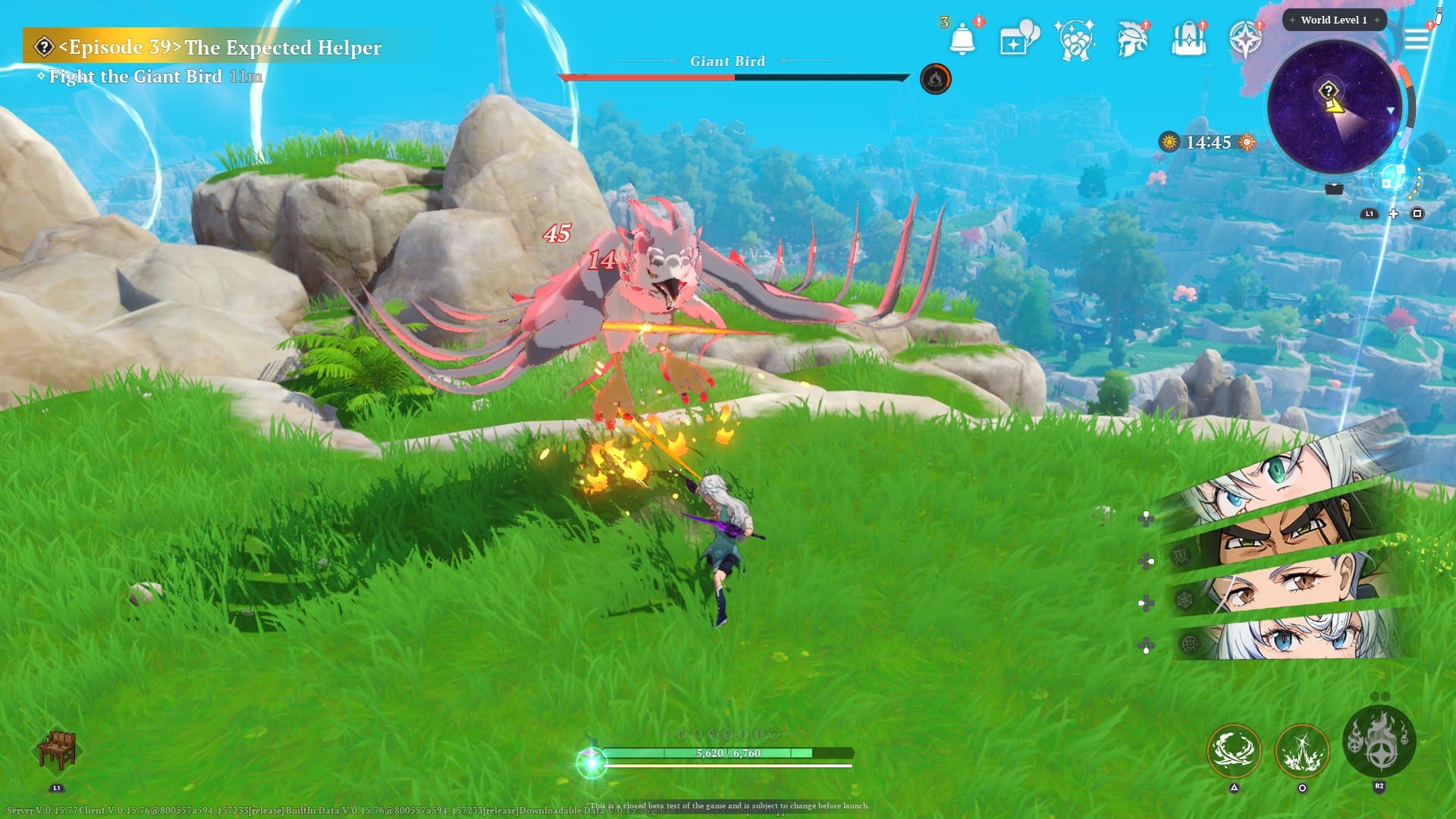Activate the flaming ultimate skill icon
Viewport: 1456px width, 819px height.
(x=1379, y=741)
